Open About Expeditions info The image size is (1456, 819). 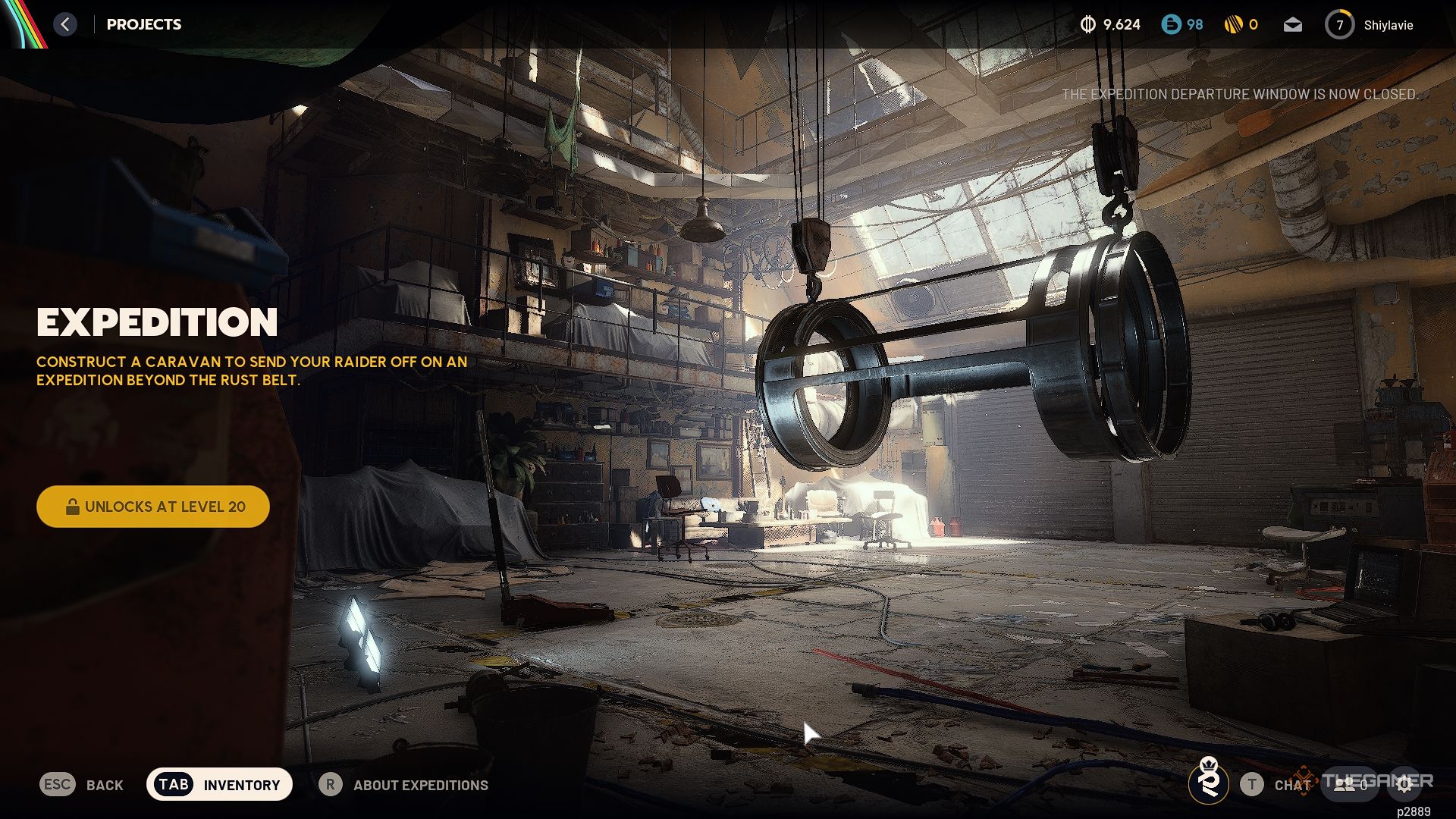(x=404, y=785)
